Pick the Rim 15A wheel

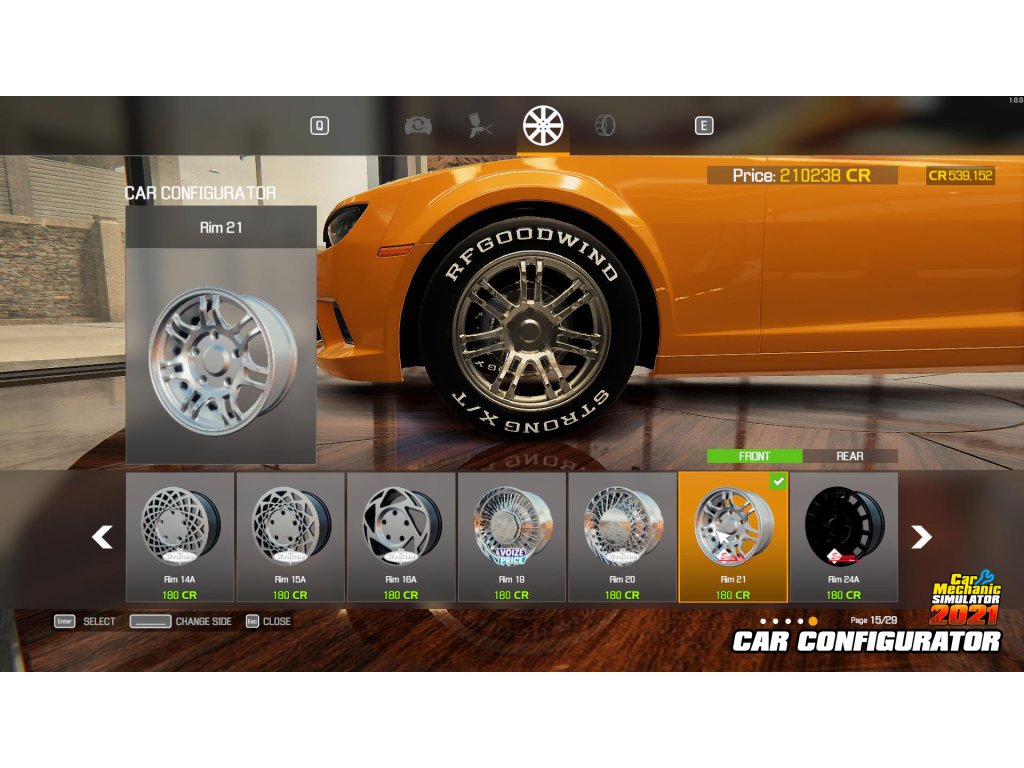point(291,537)
